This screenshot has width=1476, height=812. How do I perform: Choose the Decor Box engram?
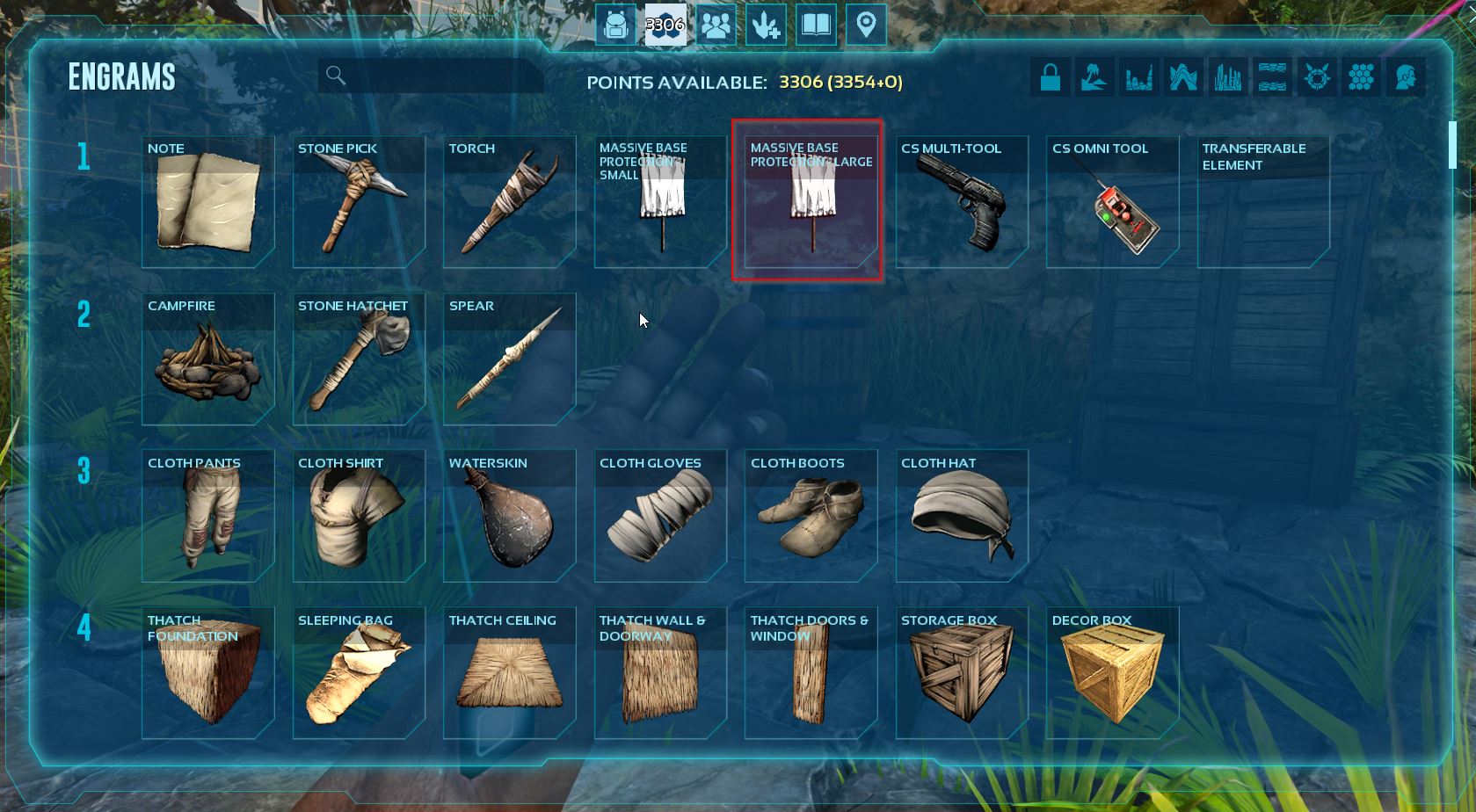coord(1113,674)
